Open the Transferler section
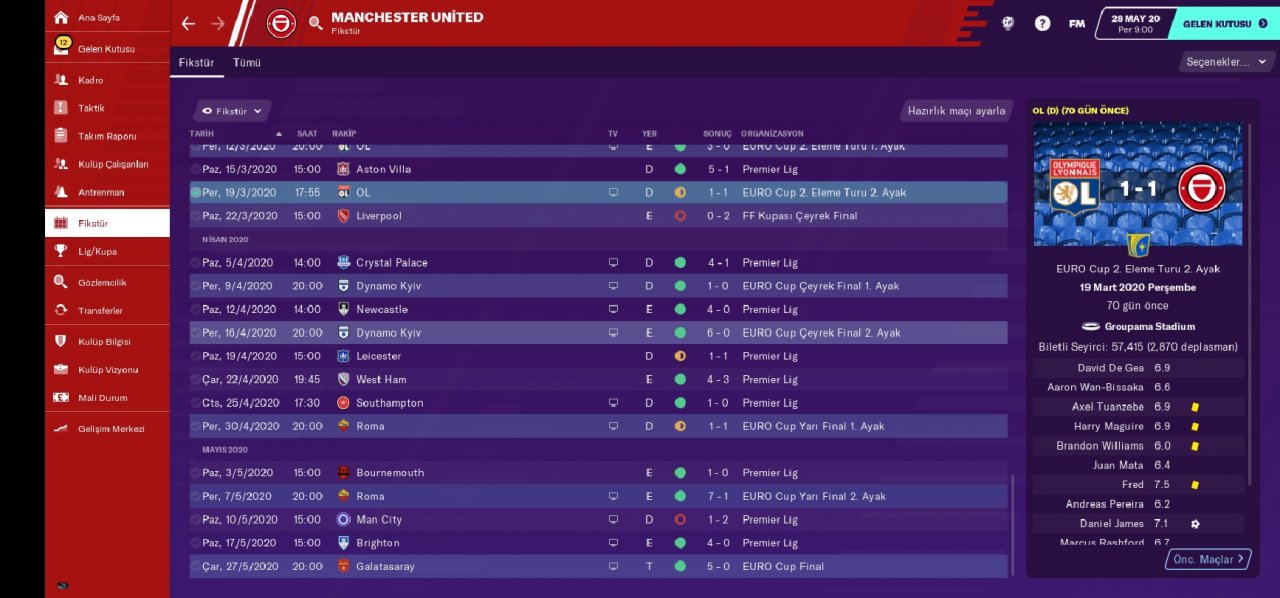Image resolution: width=1280 pixels, height=598 pixels. point(100,311)
